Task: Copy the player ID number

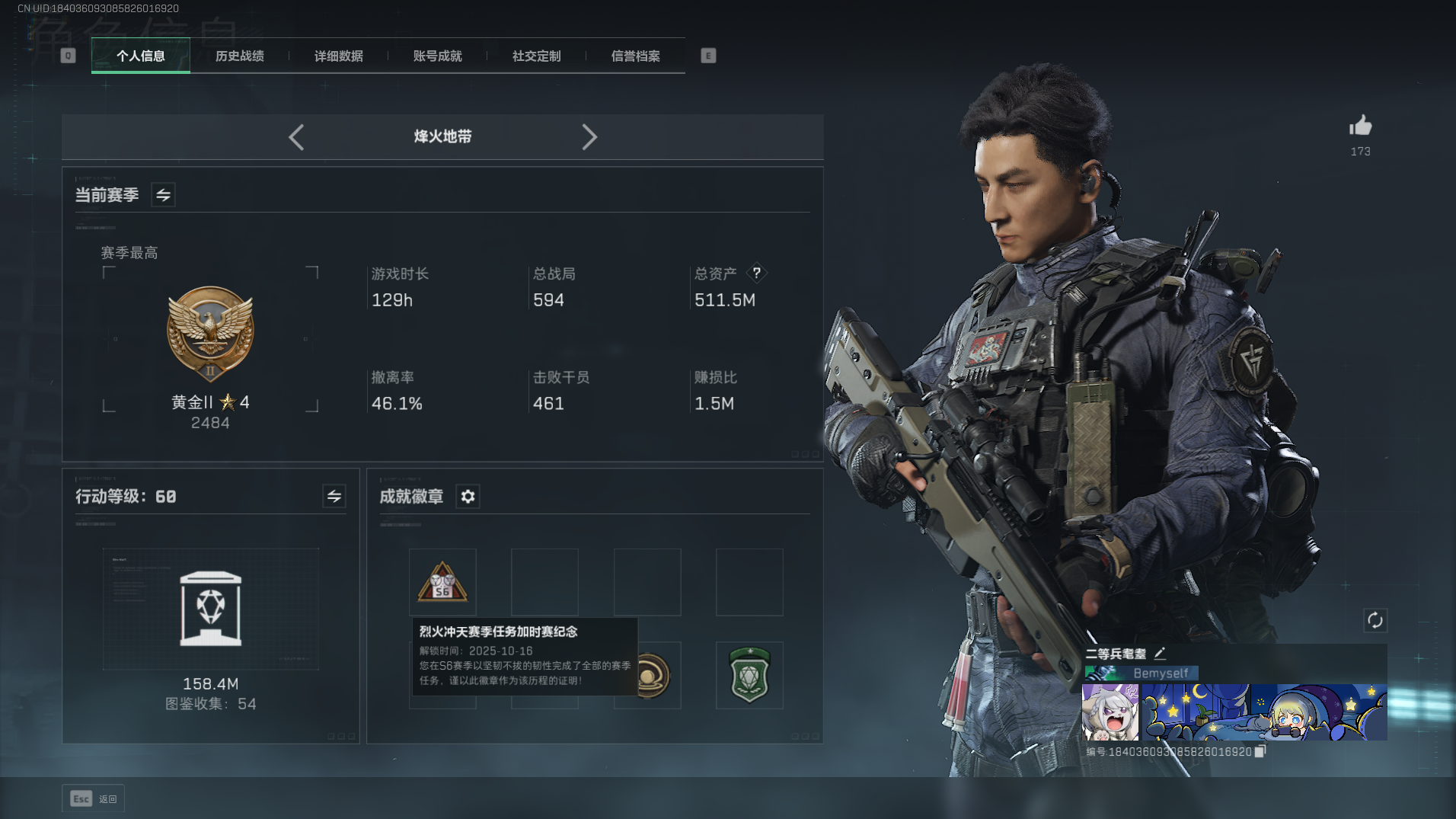Action: [1260, 751]
